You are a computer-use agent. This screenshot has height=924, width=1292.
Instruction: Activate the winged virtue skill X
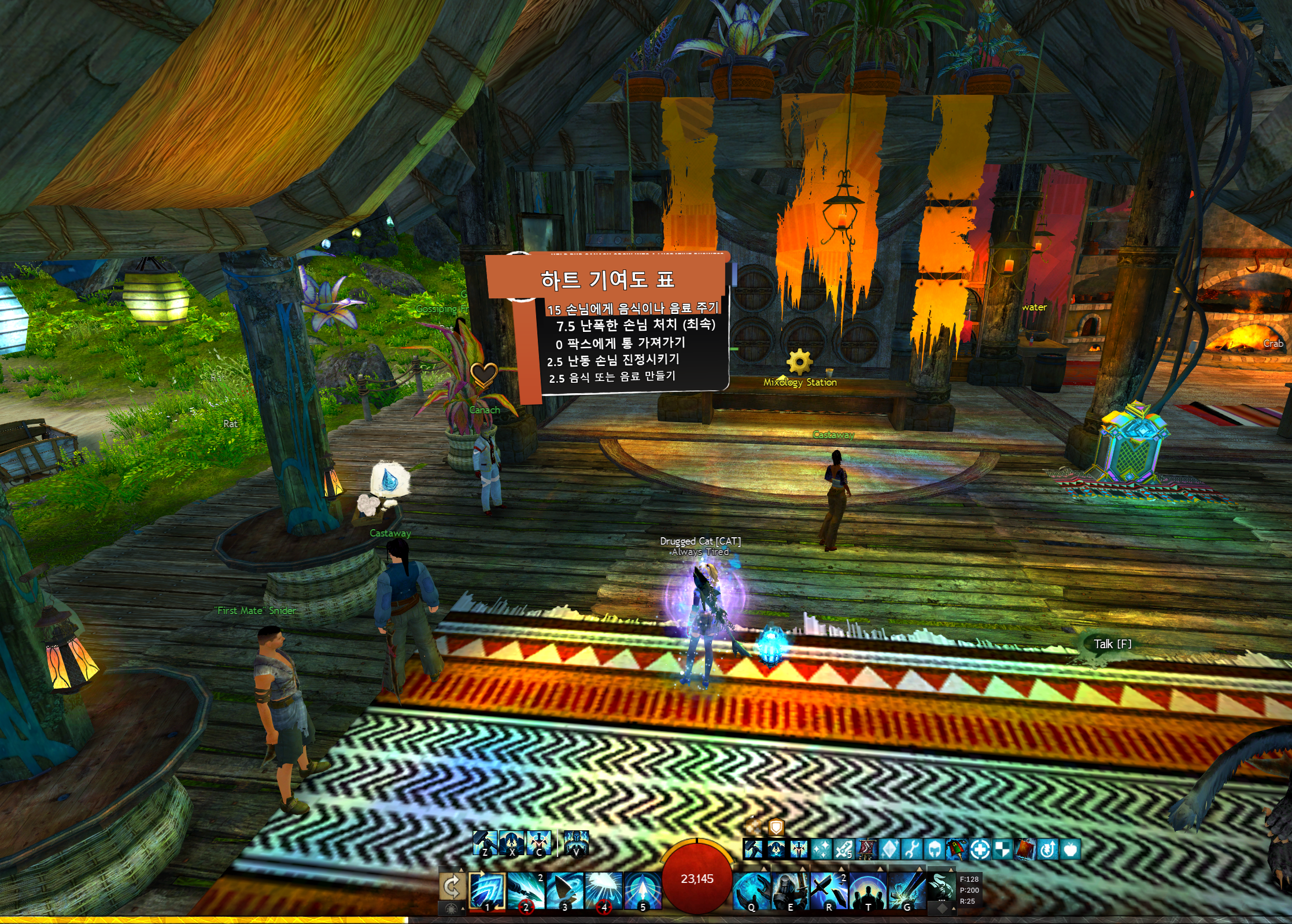(x=512, y=843)
